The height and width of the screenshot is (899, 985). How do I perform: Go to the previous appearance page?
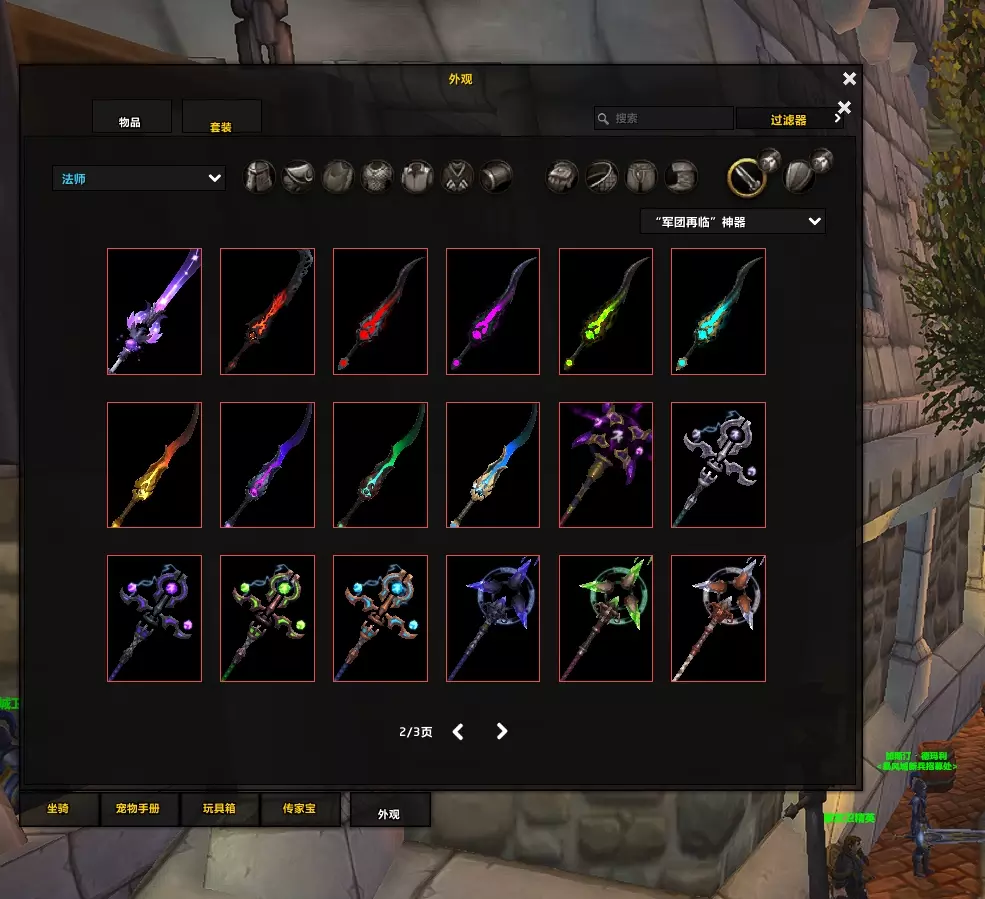click(458, 731)
